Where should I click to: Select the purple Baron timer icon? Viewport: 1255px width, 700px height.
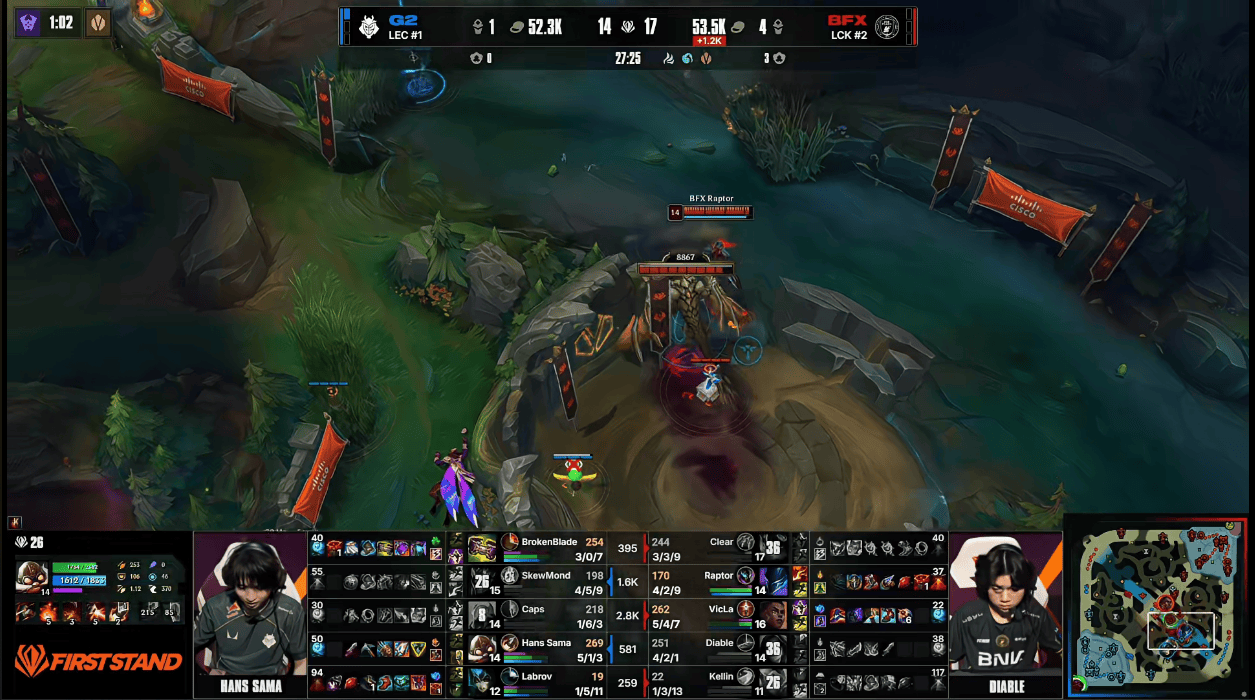coord(29,23)
